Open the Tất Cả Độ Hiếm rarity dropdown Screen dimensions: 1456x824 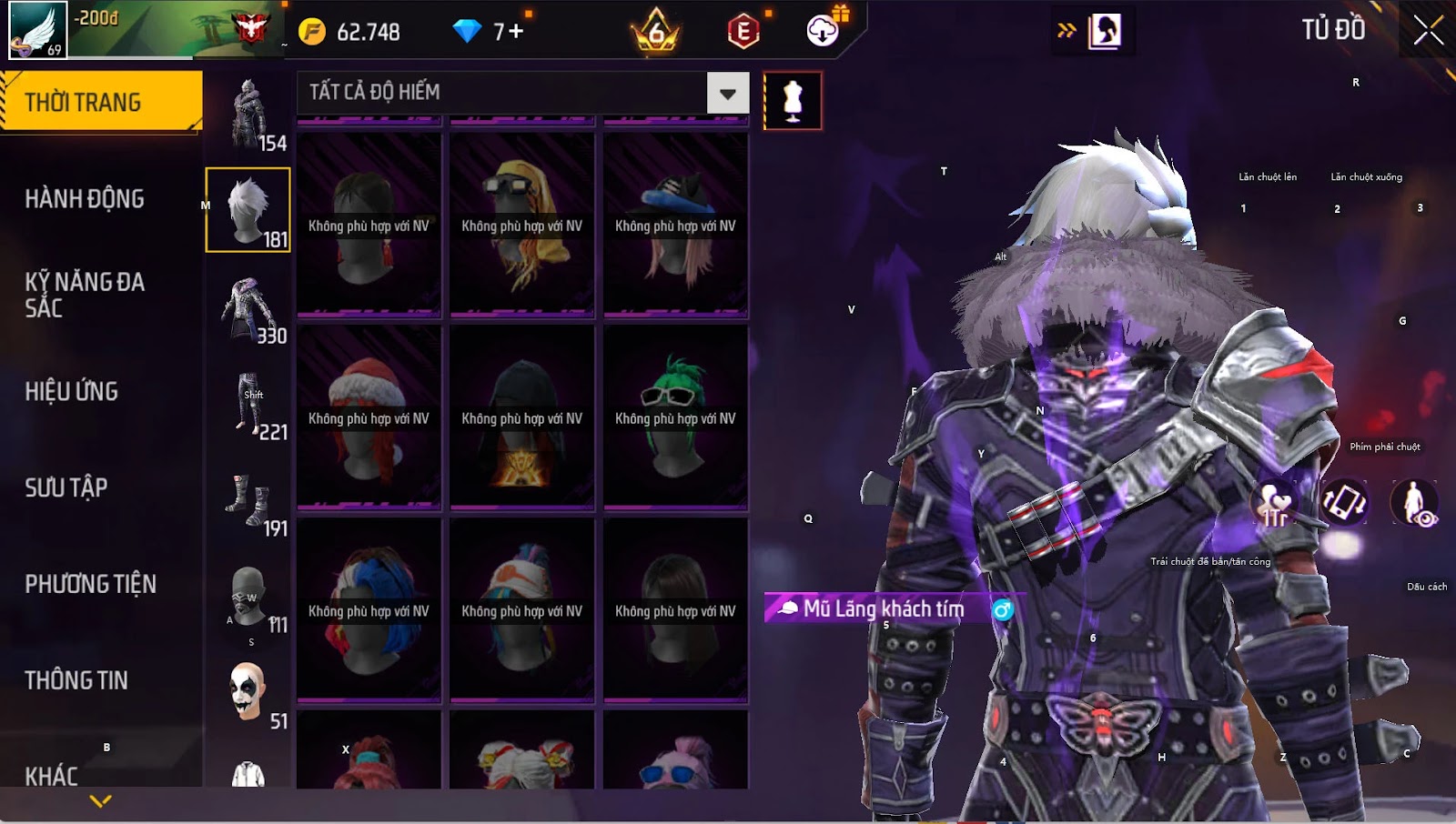(727, 93)
